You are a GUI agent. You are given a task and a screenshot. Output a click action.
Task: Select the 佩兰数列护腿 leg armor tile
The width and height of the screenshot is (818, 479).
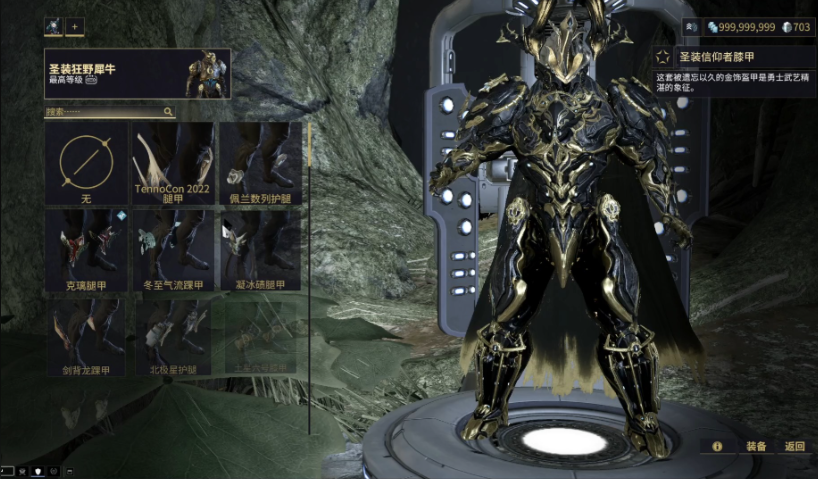click(x=260, y=164)
